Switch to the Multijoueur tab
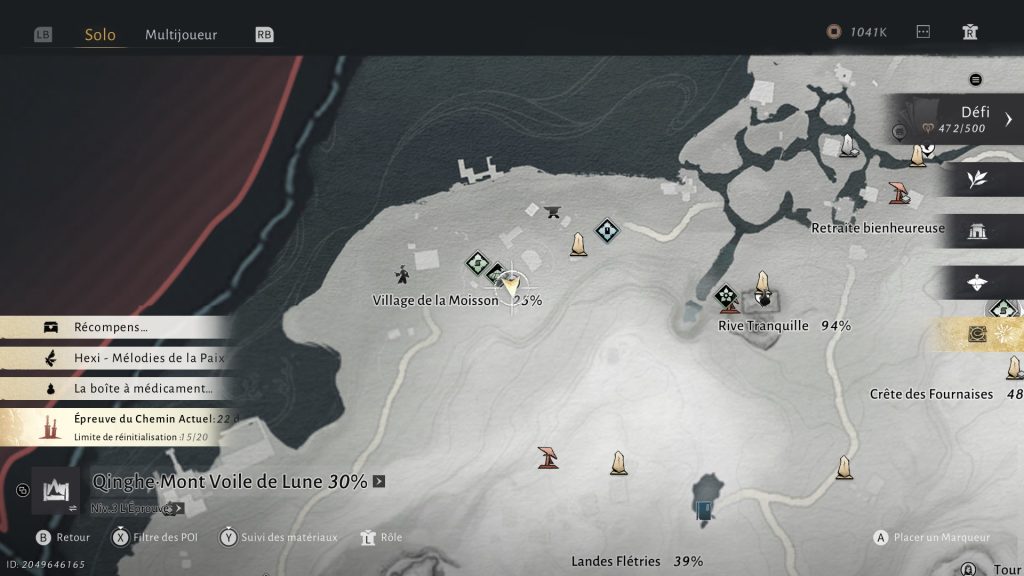 181,34
